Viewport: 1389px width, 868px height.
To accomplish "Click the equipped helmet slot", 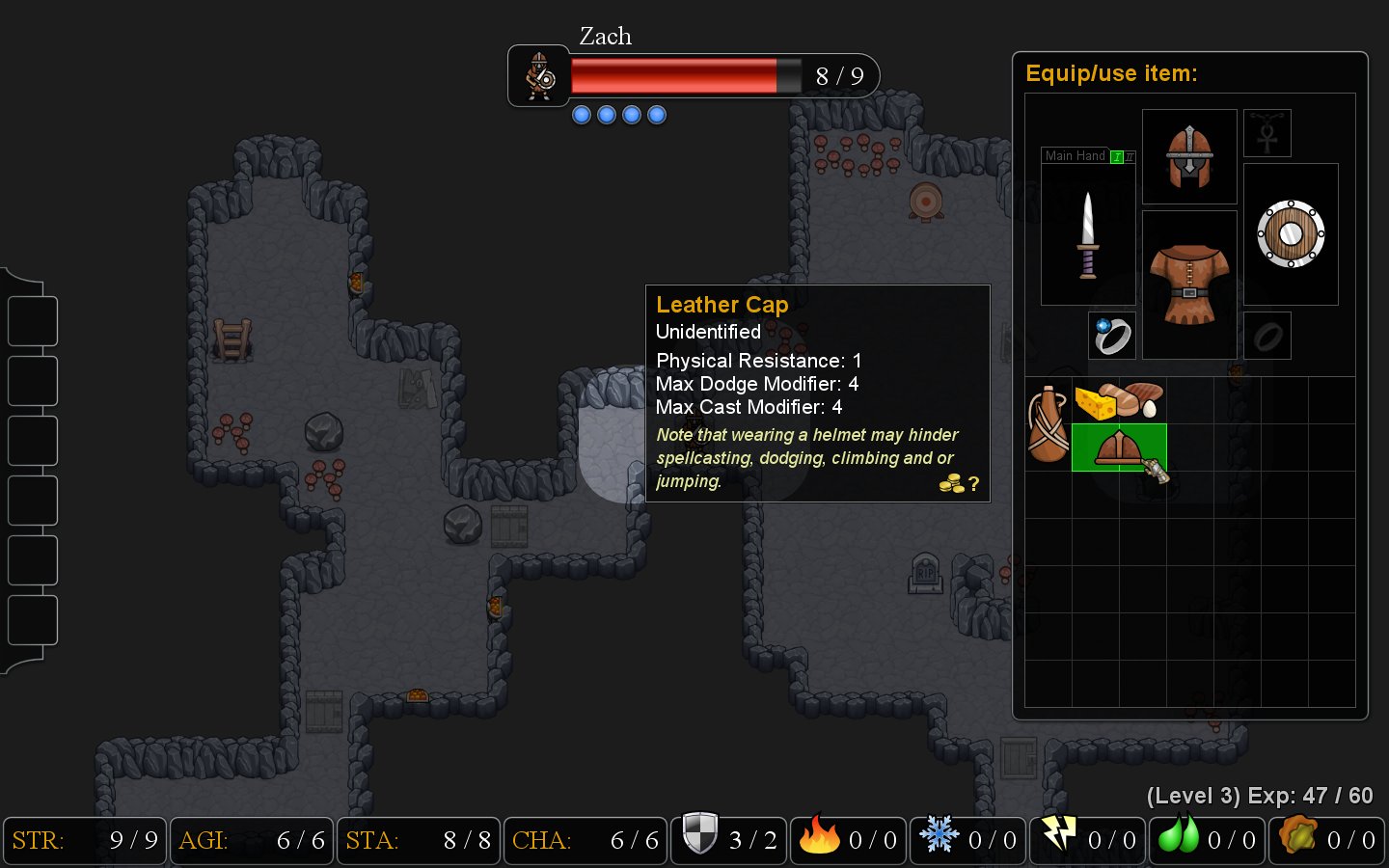I will click(x=1189, y=156).
